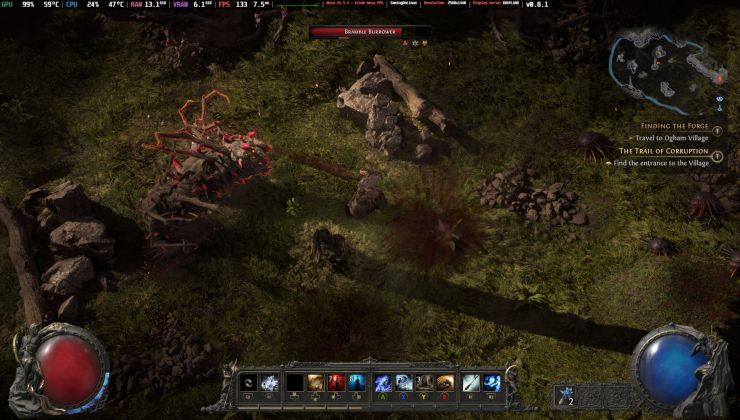Select the Finding the Forge quest

coord(673,126)
